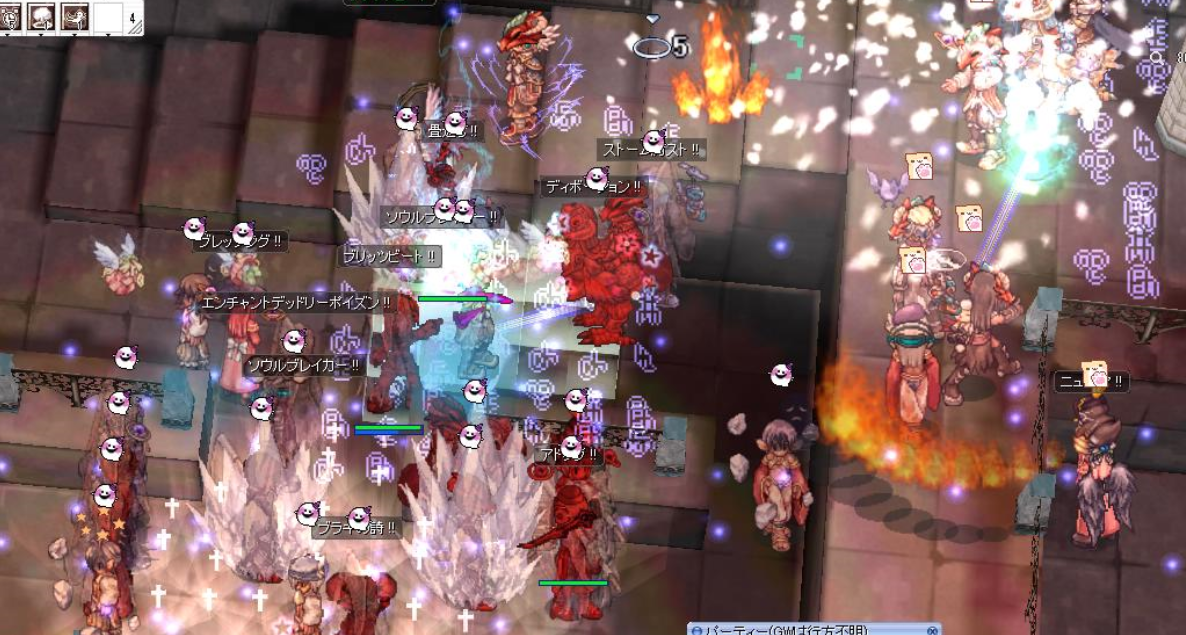Close the party window
Viewport: 1186px width, 635px height.
tap(932, 630)
